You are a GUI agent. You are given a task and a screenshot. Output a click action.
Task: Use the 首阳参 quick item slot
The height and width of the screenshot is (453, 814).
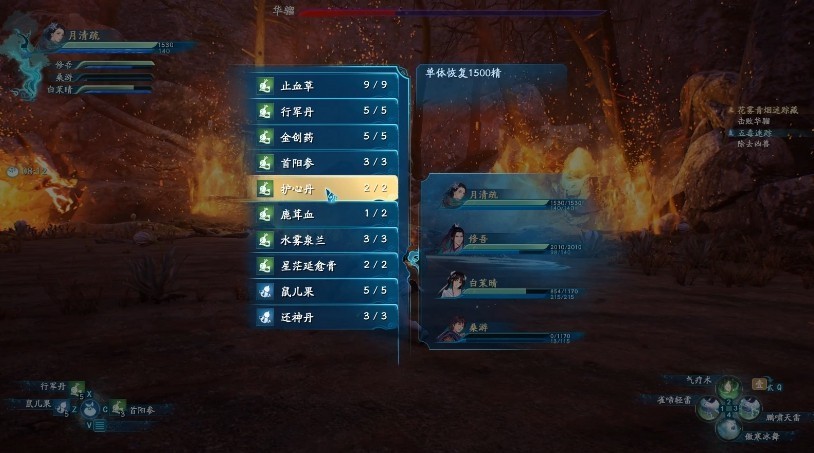coord(116,408)
